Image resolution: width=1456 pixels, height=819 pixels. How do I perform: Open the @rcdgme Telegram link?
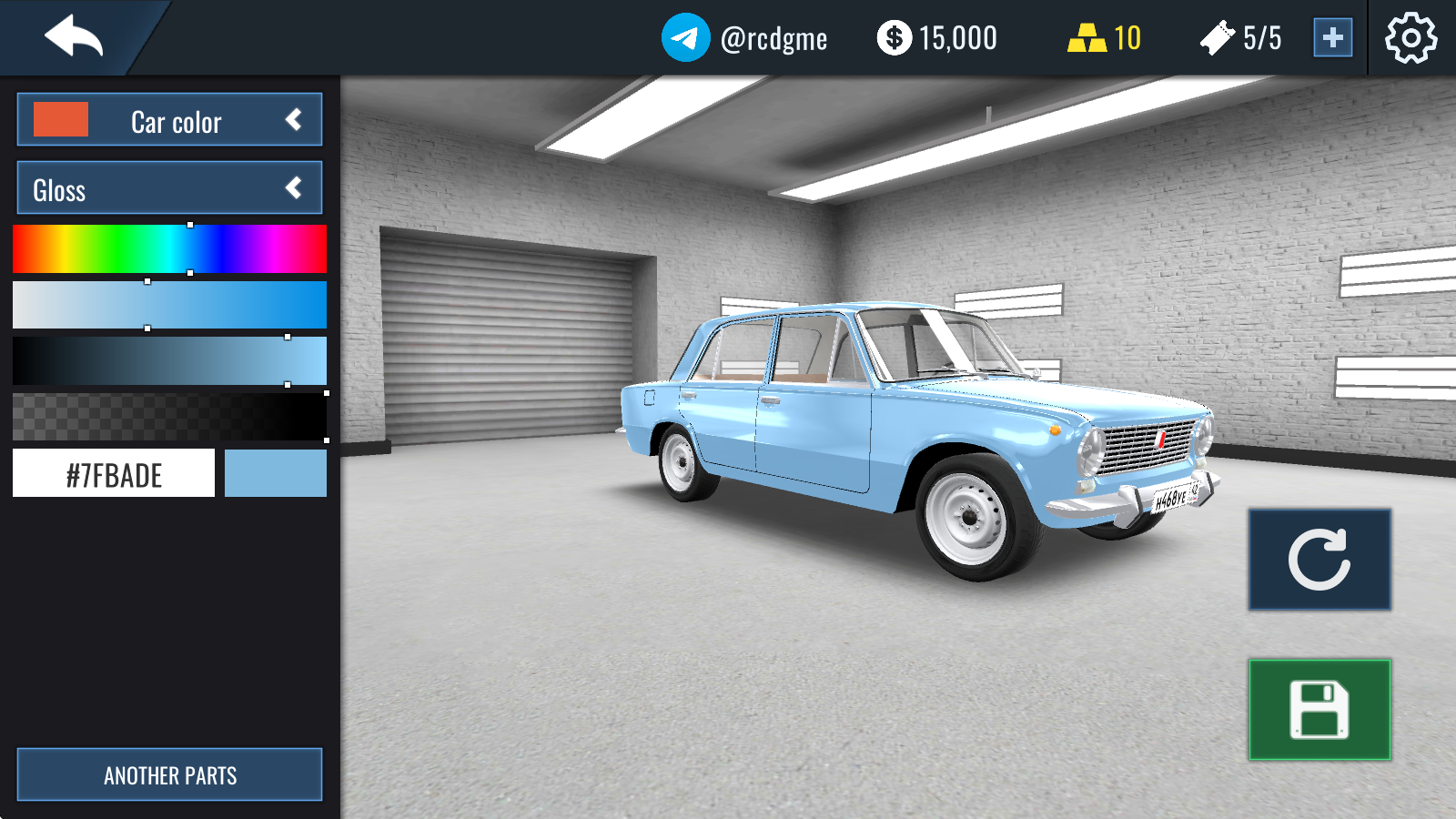pos(744,38)
